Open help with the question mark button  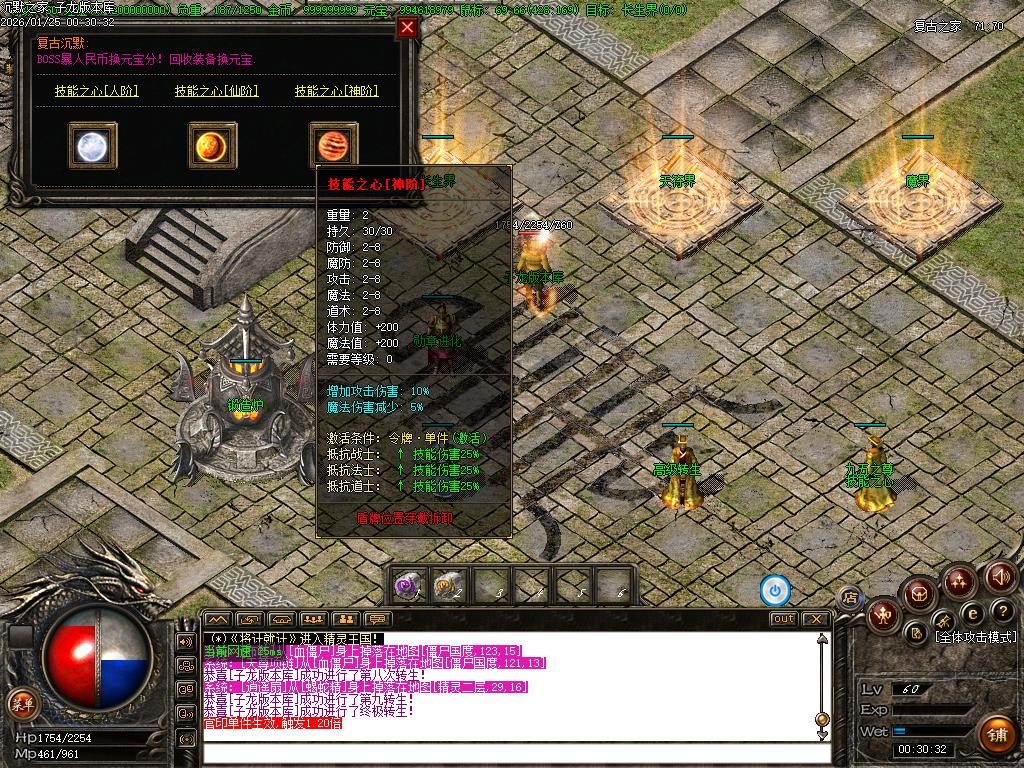click(x=1003, y=611)
